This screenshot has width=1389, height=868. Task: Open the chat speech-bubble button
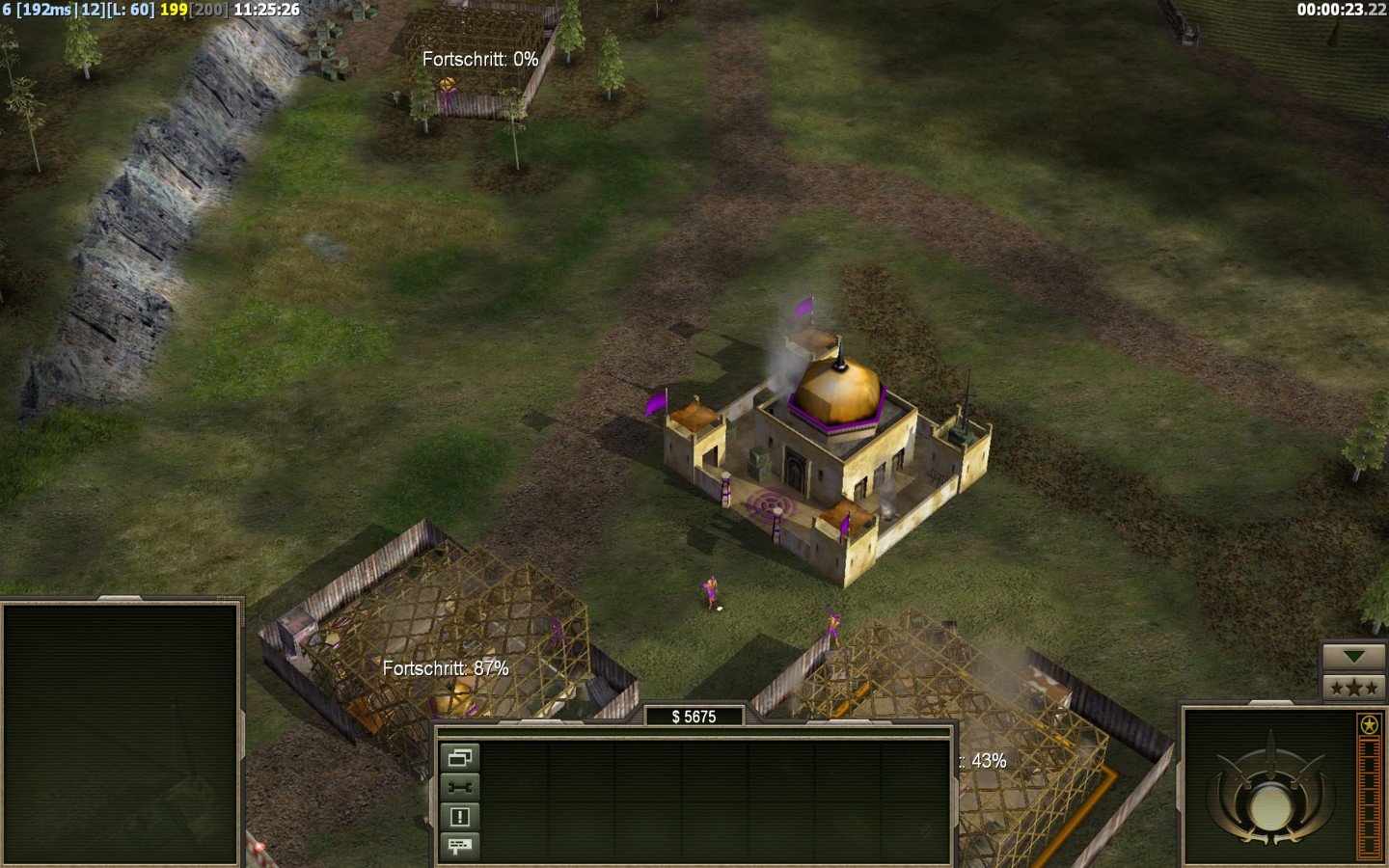pos(460,846)
